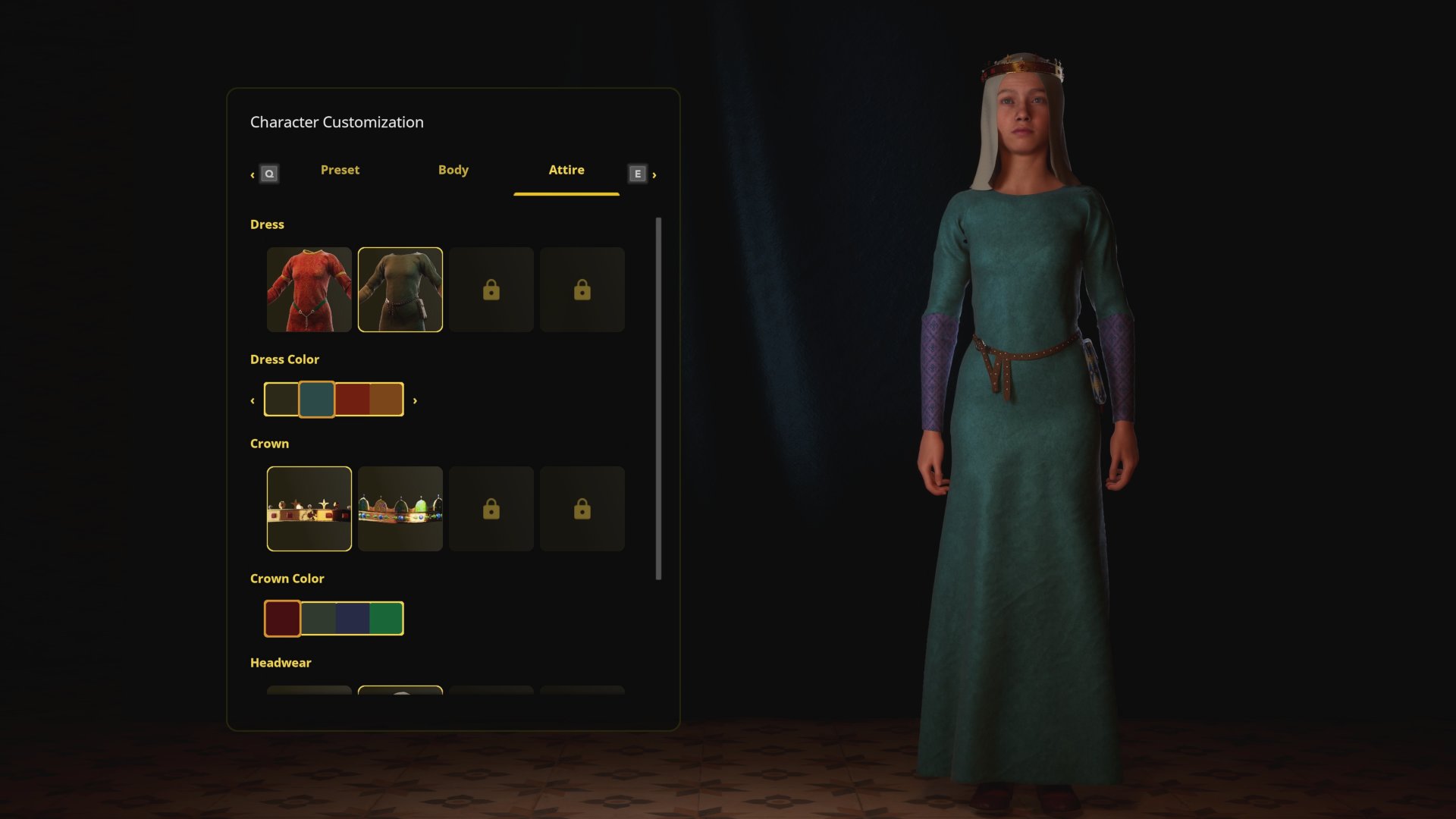Click the attire panel's vertical scrollbar
1456x819 pixels.
(x=658, y=399)
